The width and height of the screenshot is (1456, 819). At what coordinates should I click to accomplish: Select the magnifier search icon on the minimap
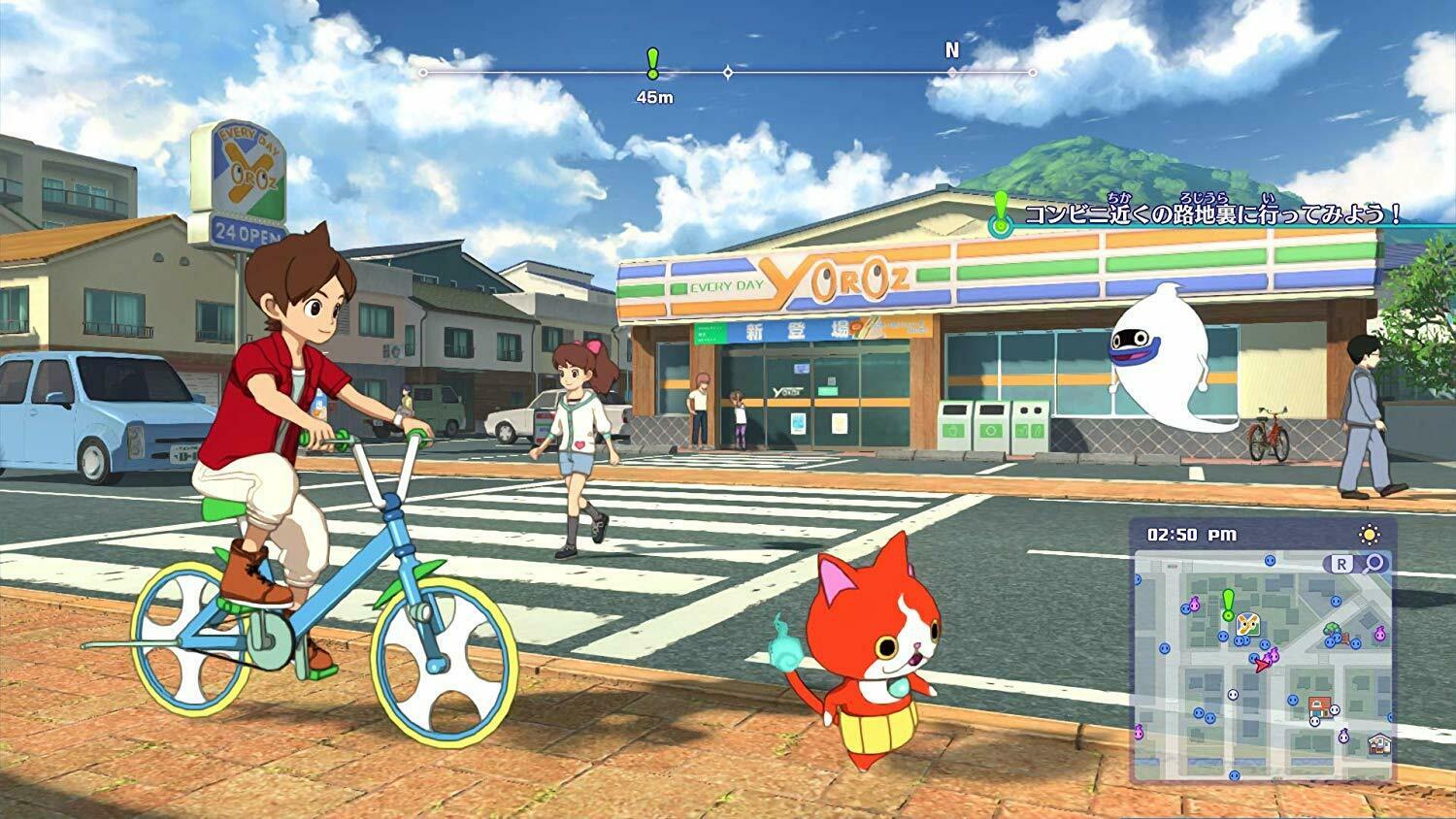[x=1373, y=564]
